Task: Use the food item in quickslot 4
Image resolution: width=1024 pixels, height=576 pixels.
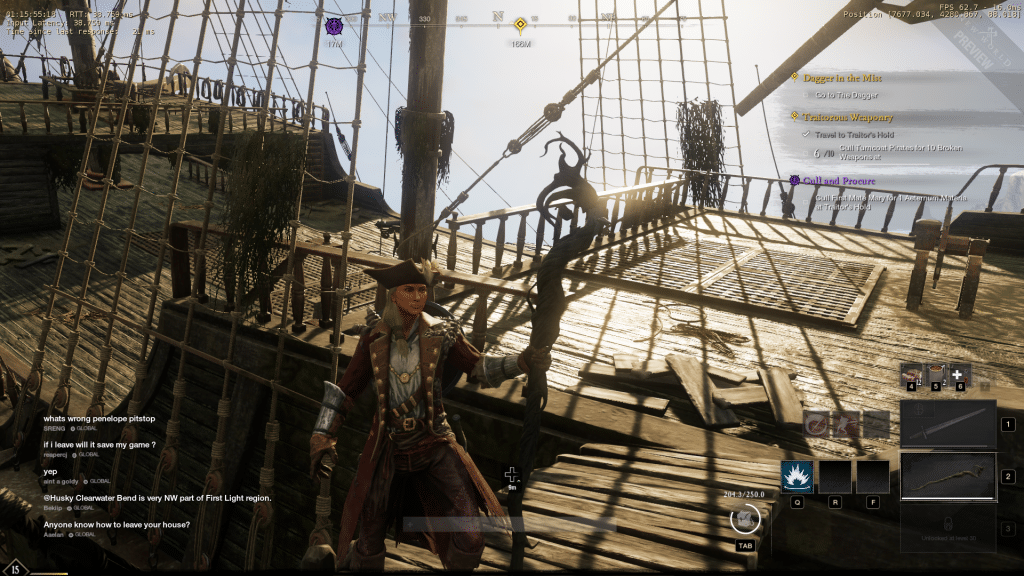Action: pyautogui.click(x=911, y=373)
